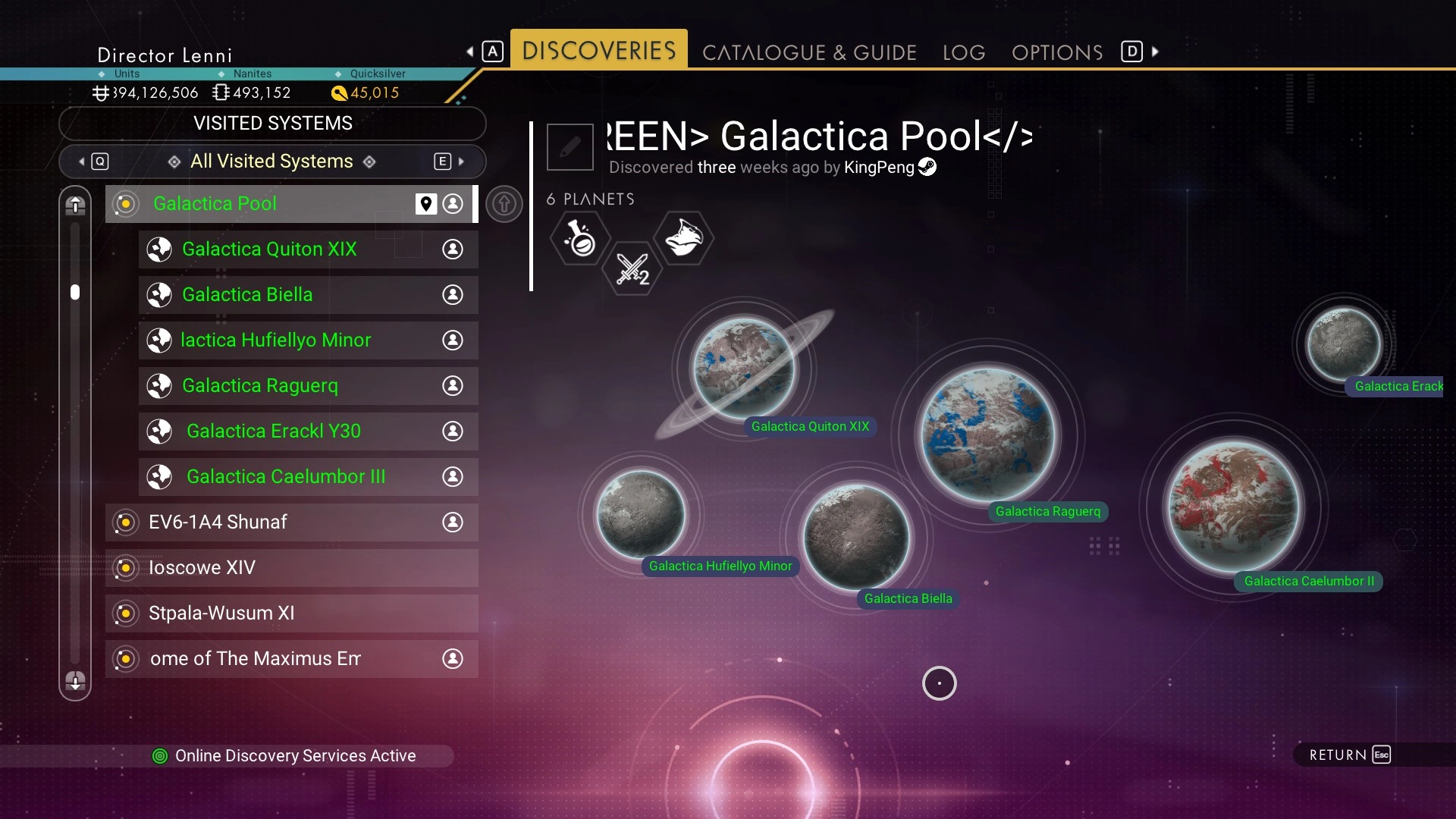Screen dimensions: 1456x819
Task: Select the Ioscowe XIV system
Action: coord(273,568)
